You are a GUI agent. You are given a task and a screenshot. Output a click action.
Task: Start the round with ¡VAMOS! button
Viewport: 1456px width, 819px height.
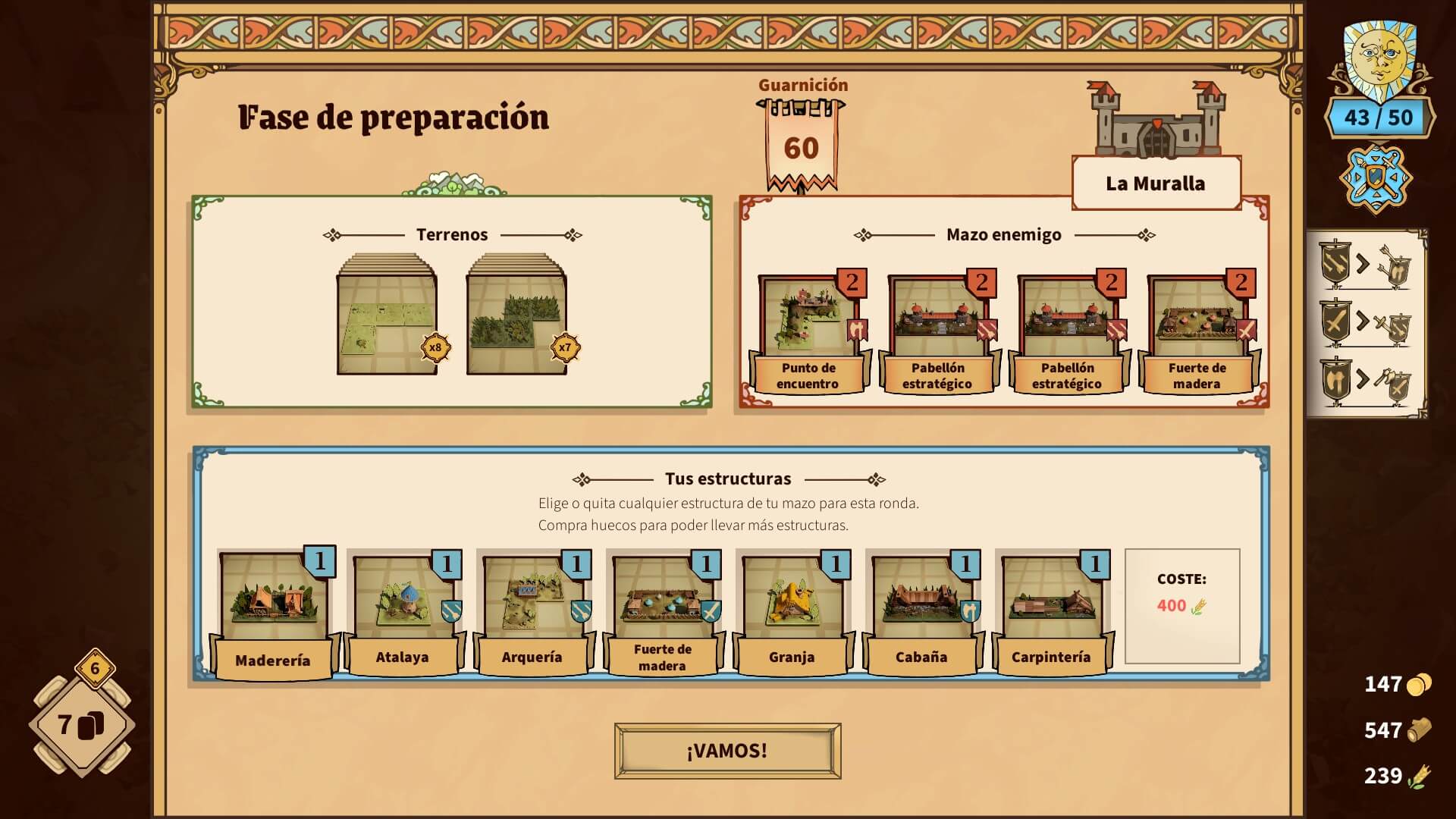coord(727,751)
